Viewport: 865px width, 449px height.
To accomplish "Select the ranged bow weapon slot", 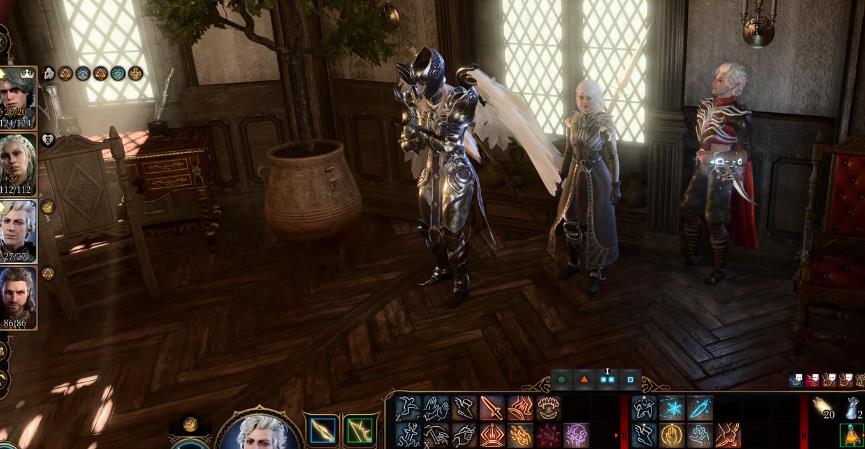I will 360,430.
